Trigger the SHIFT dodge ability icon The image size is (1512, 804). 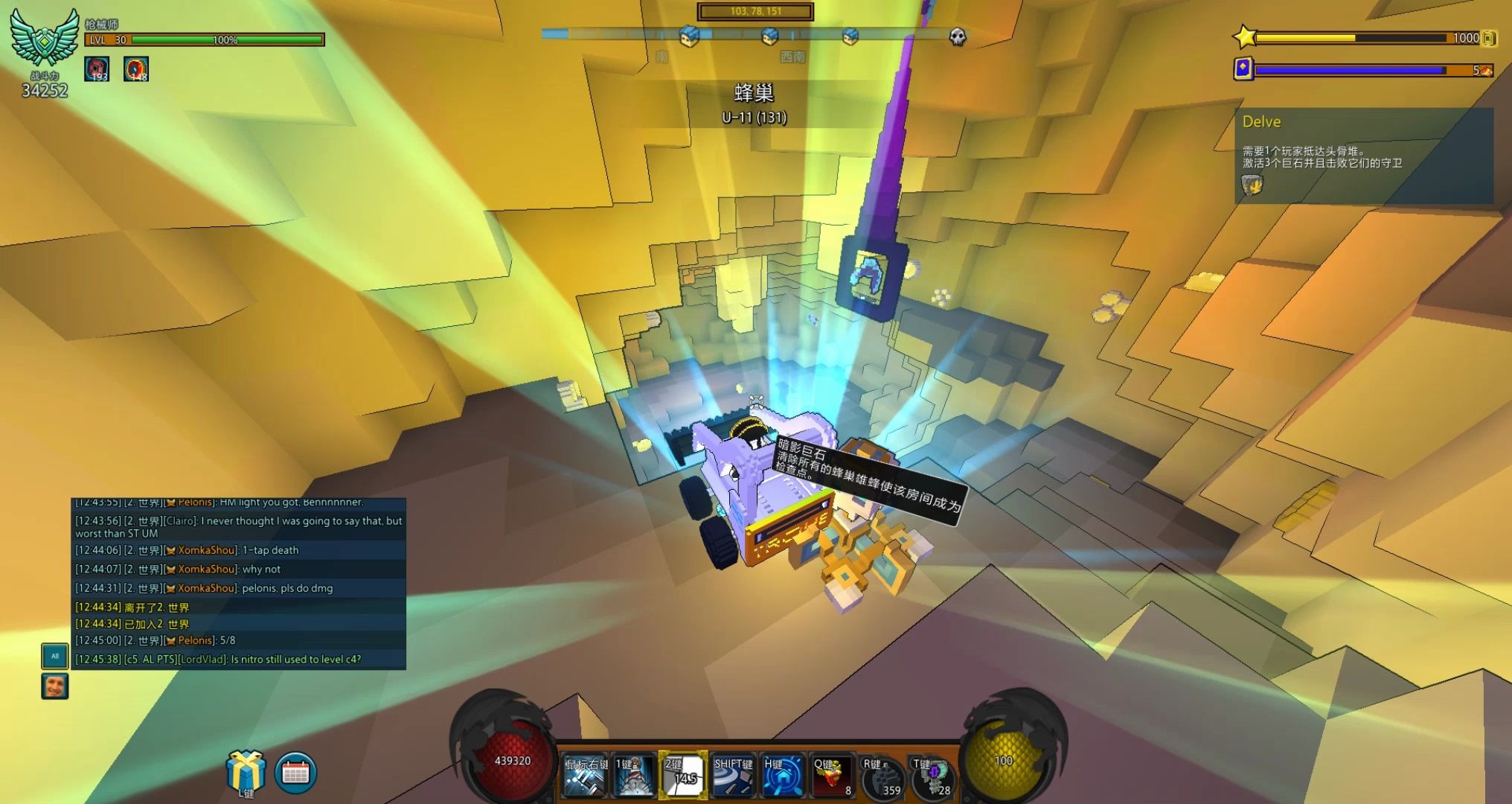click(x=732, y=776)
